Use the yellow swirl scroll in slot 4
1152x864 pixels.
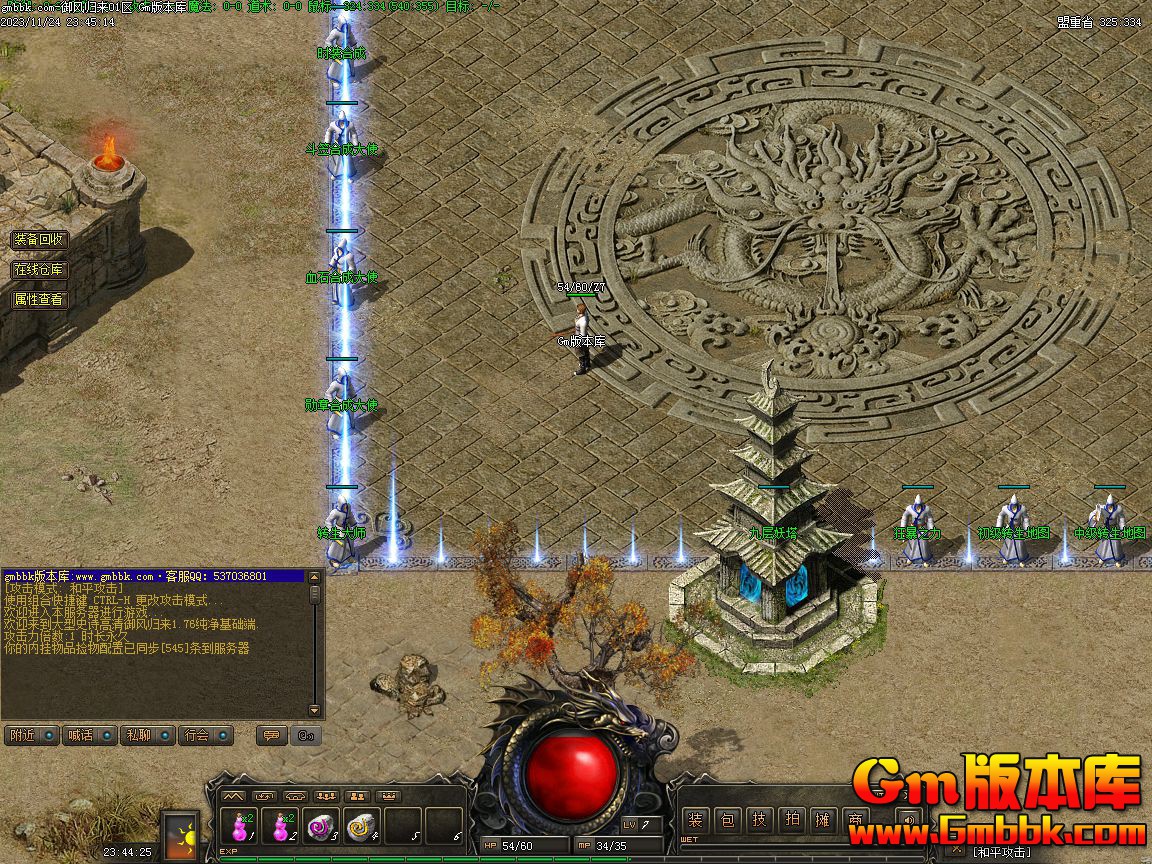pos(361,827)
